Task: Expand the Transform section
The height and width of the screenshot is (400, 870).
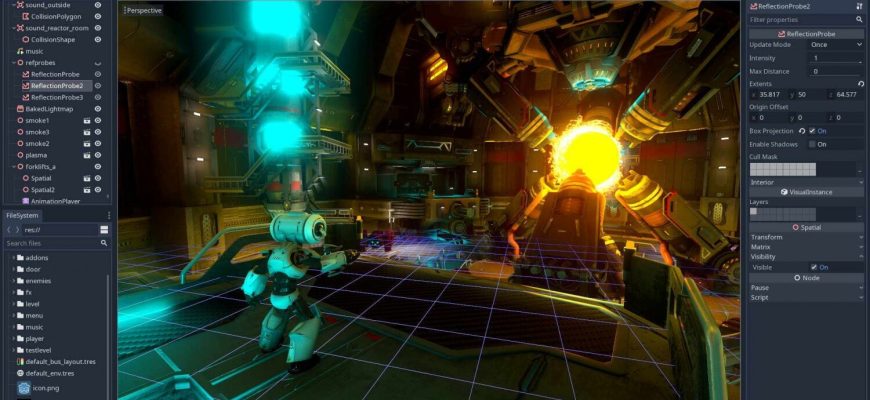Action: (x=767, y=237)
